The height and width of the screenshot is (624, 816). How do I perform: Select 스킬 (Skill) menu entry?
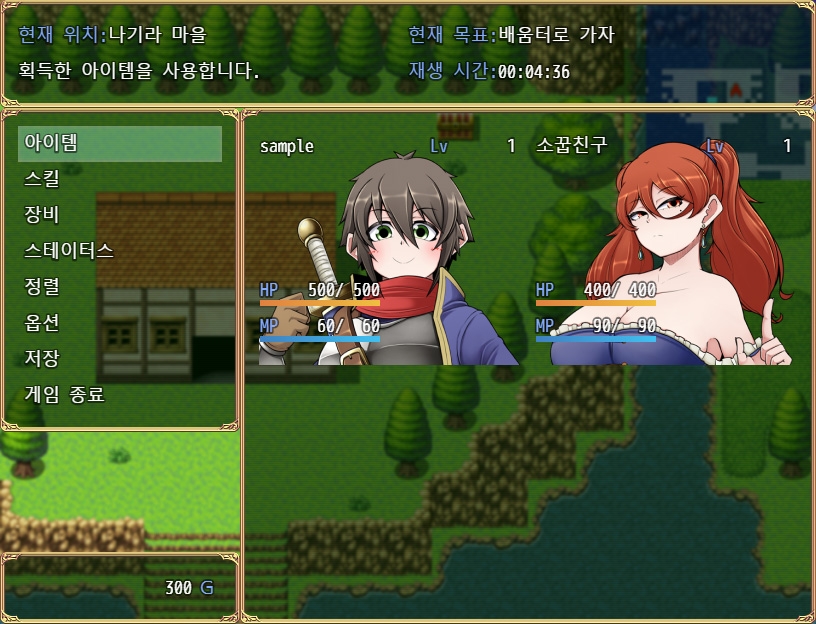coord(120,180)
